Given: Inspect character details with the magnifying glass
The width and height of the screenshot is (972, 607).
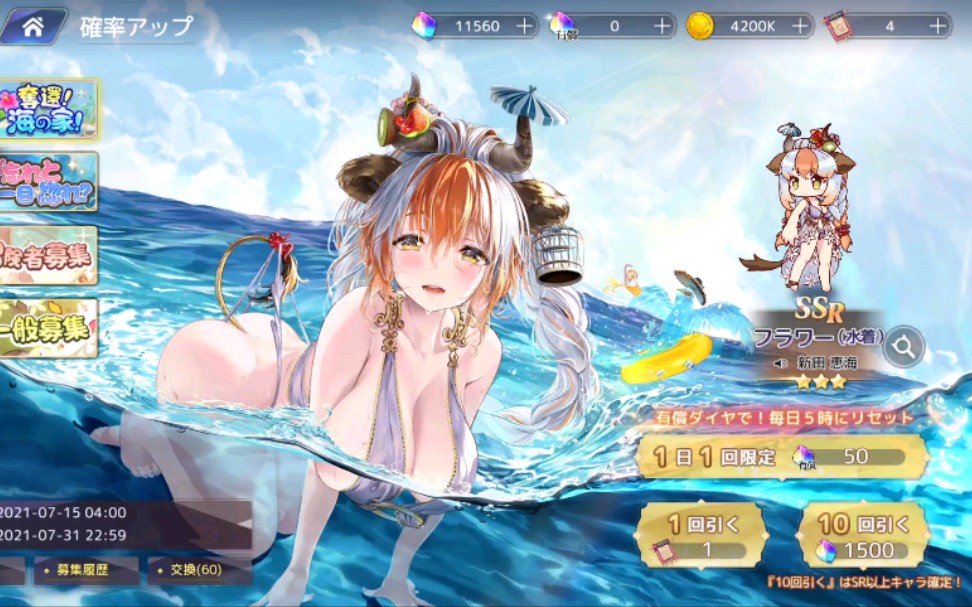Looking at the screenshot, I should pyautogui.click(x=904, y=347).
